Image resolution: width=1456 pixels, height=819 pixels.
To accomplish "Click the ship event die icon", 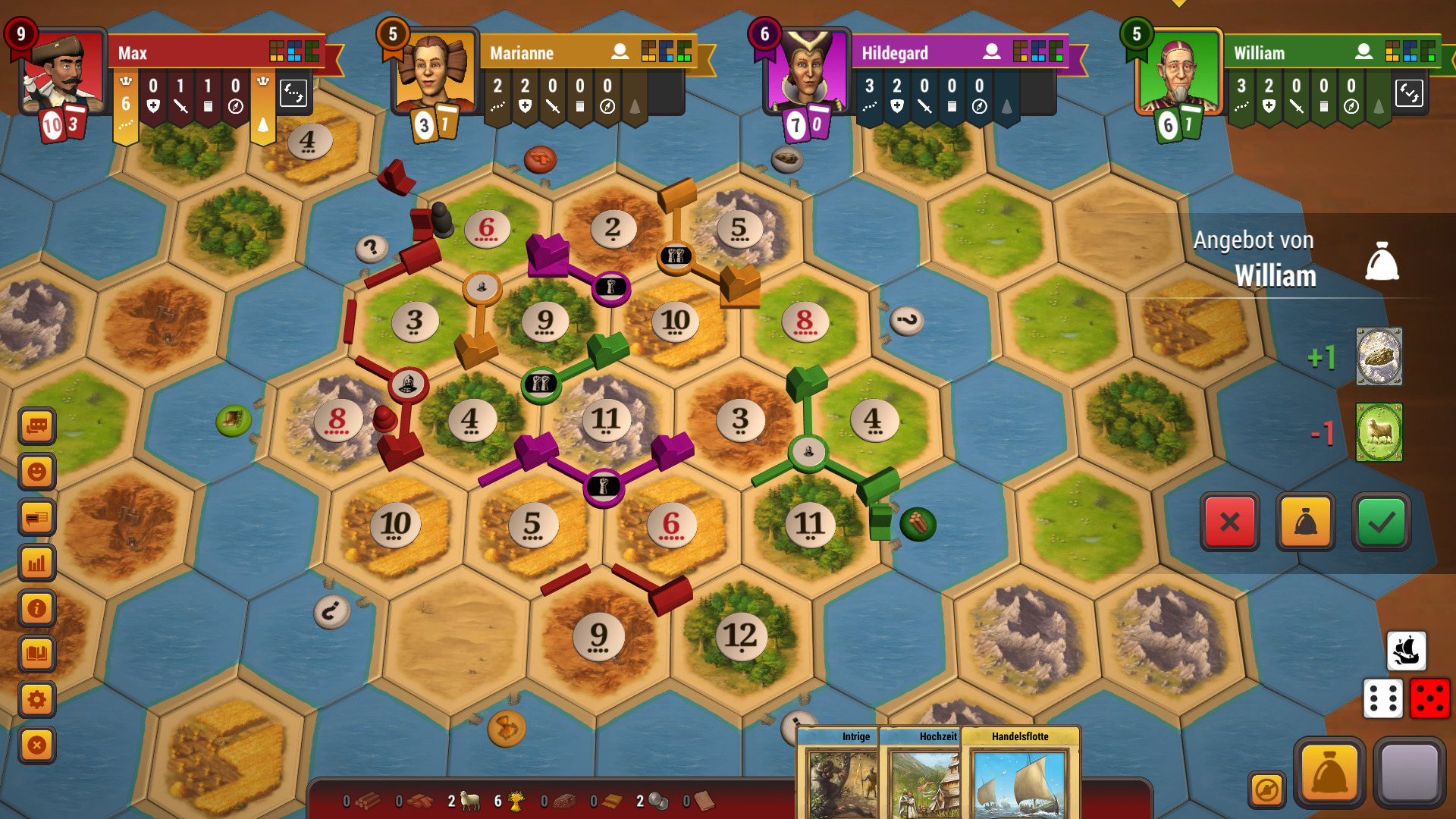I will 1407,651.
